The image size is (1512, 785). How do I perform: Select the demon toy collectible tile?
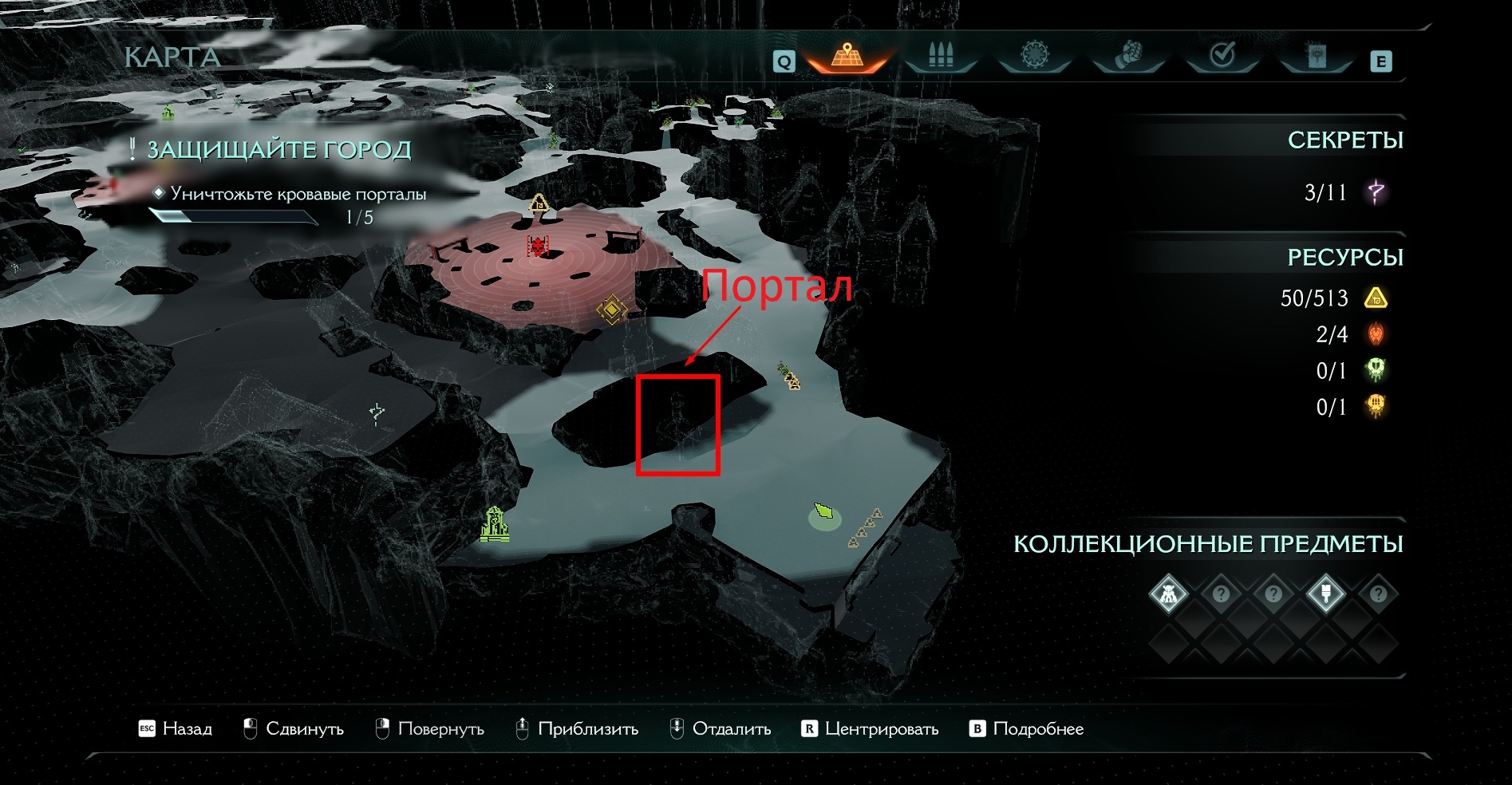[1168, 594]
